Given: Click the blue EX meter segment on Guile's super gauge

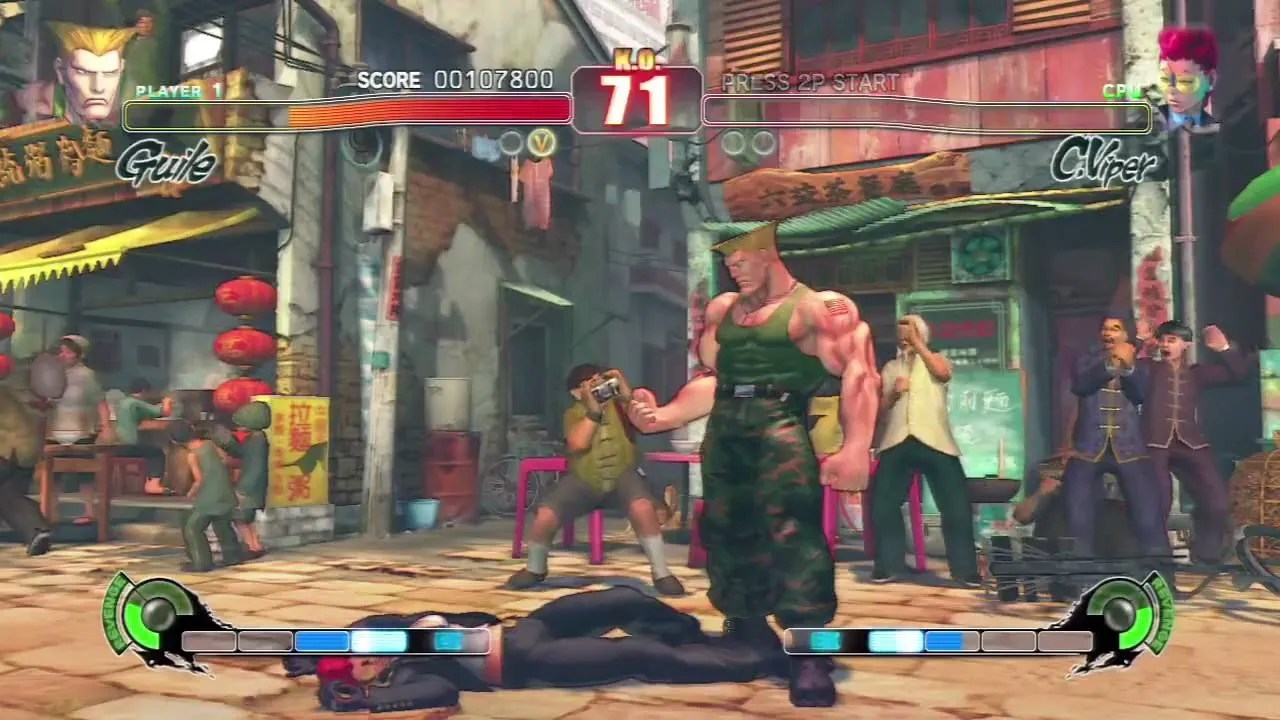Looking at the screenshot, I should 320,640.
